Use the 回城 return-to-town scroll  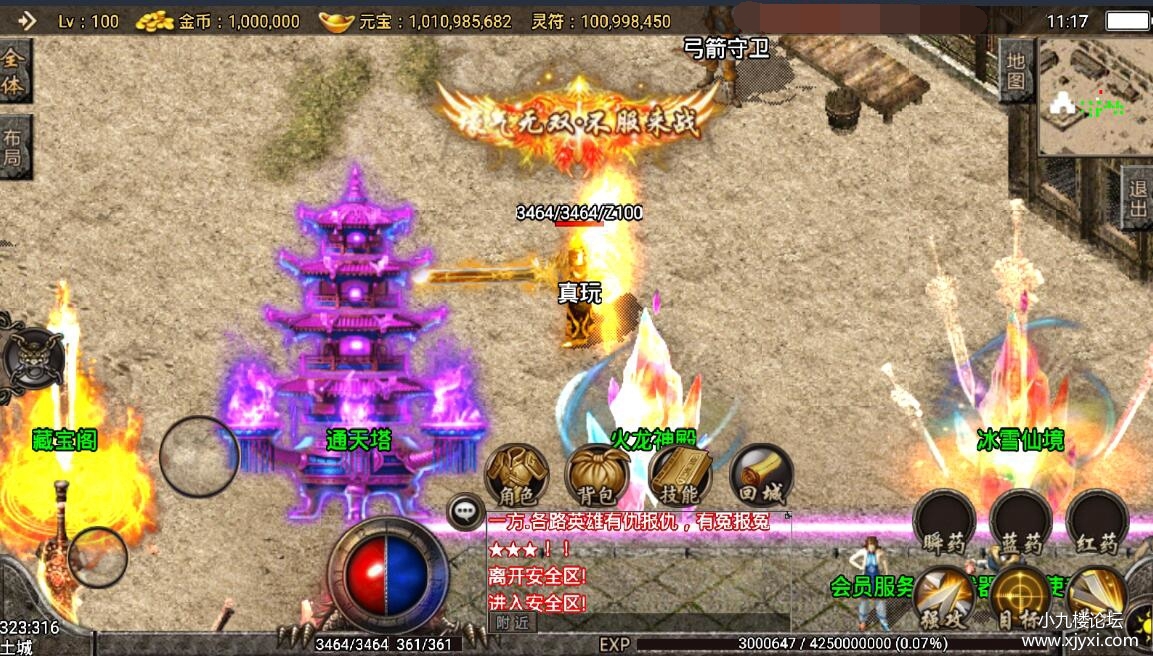tap(761, 475)
